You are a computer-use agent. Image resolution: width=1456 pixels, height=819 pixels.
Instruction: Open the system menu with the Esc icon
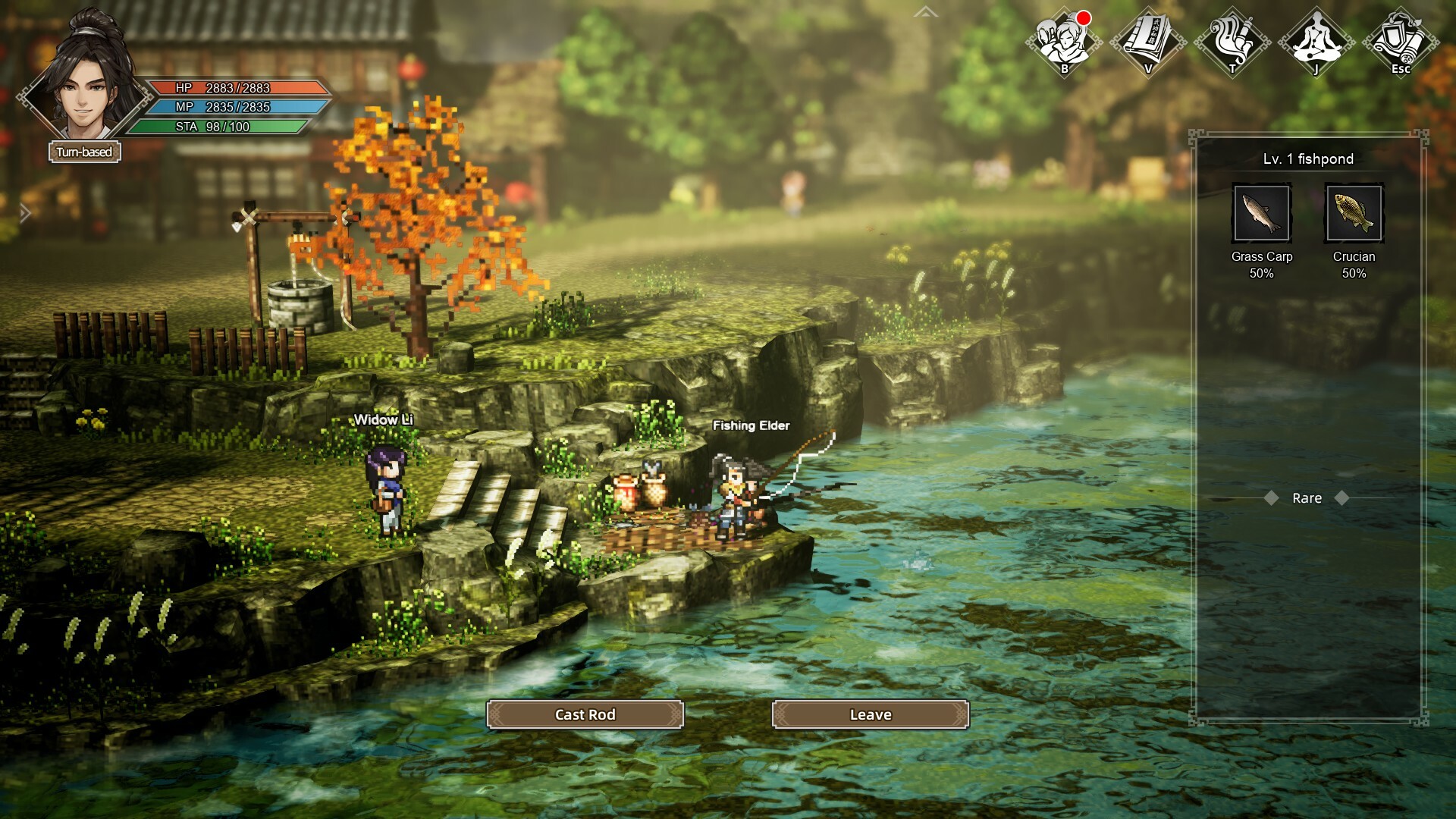[x=1402, y=42]
